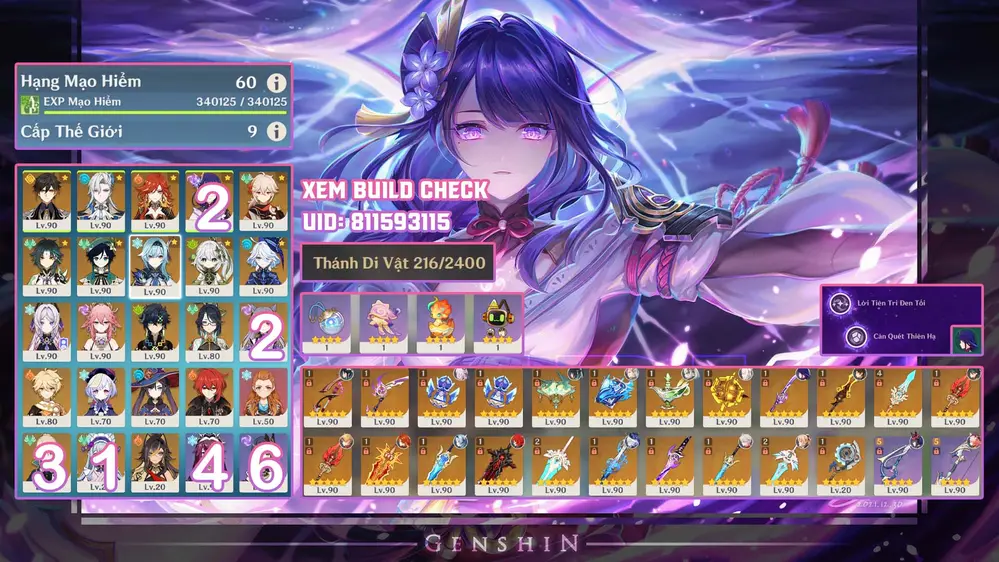Viewport: 999px width, 562px height.
Task: Select the Qiqi character portrait
Action: pos(100,397)
